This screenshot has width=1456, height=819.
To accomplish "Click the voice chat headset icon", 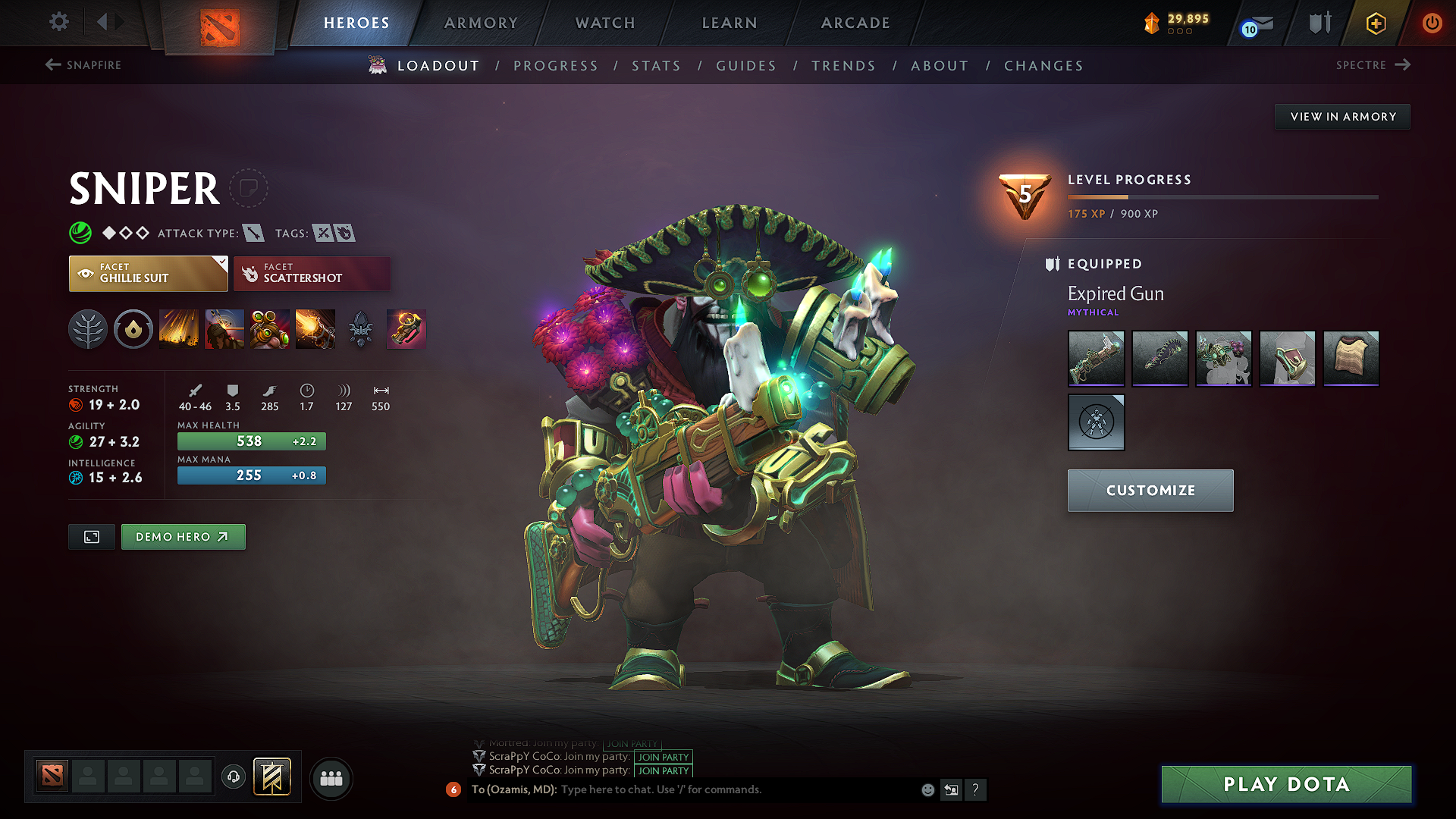I will pos(234,777).
